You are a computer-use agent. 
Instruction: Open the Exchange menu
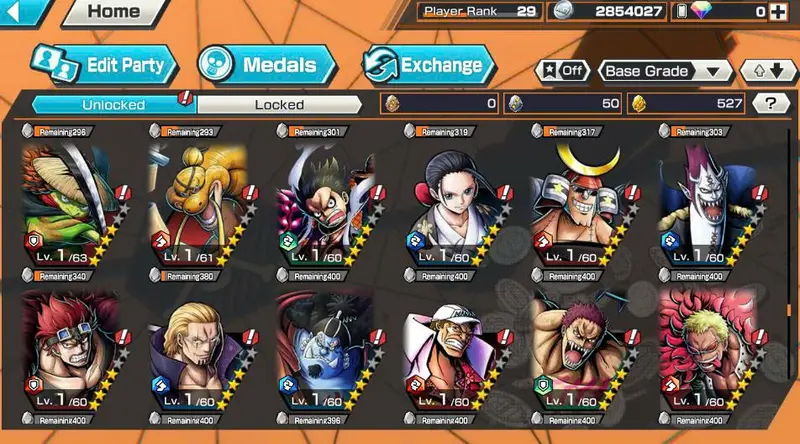pyautogui.click(x=428, y=66)
